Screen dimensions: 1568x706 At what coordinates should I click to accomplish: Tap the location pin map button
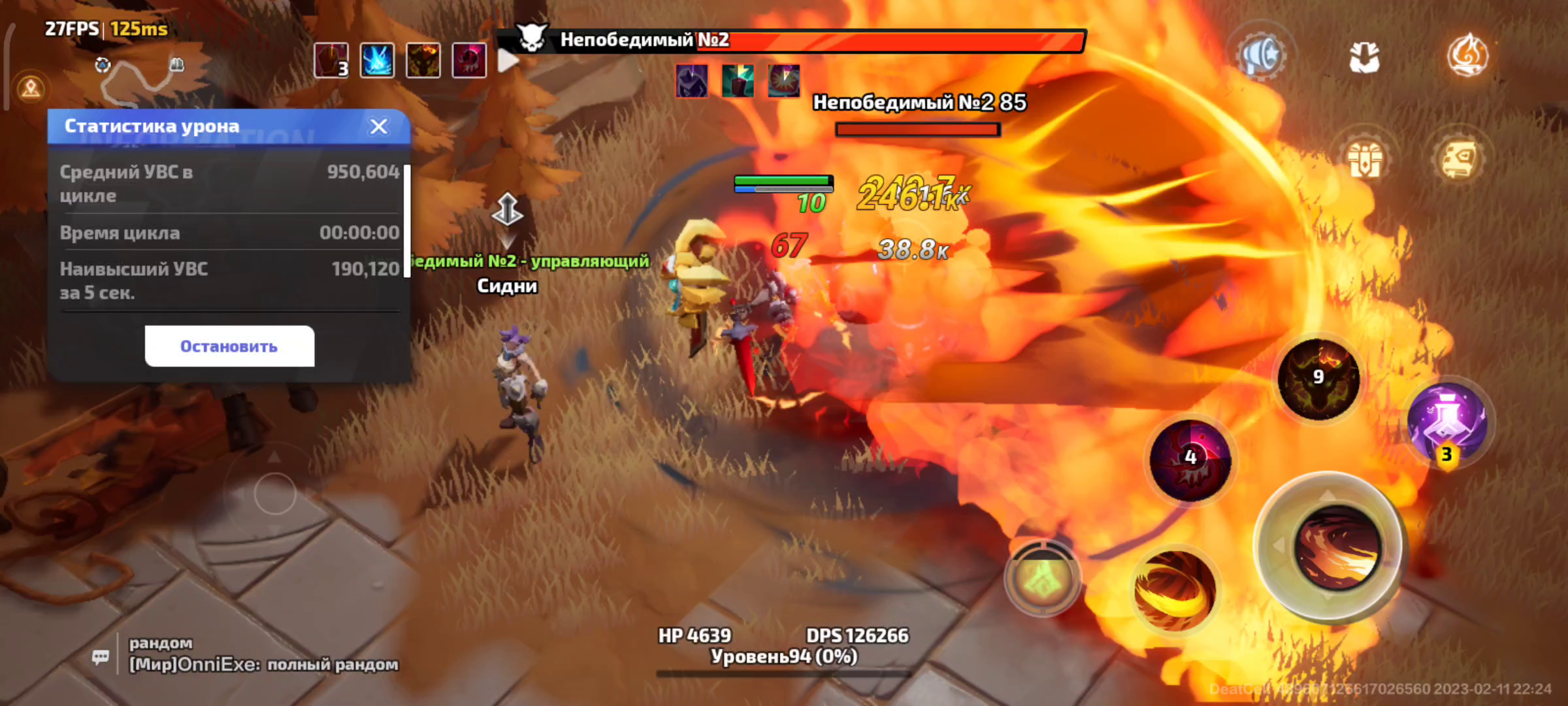click(31, 88)
